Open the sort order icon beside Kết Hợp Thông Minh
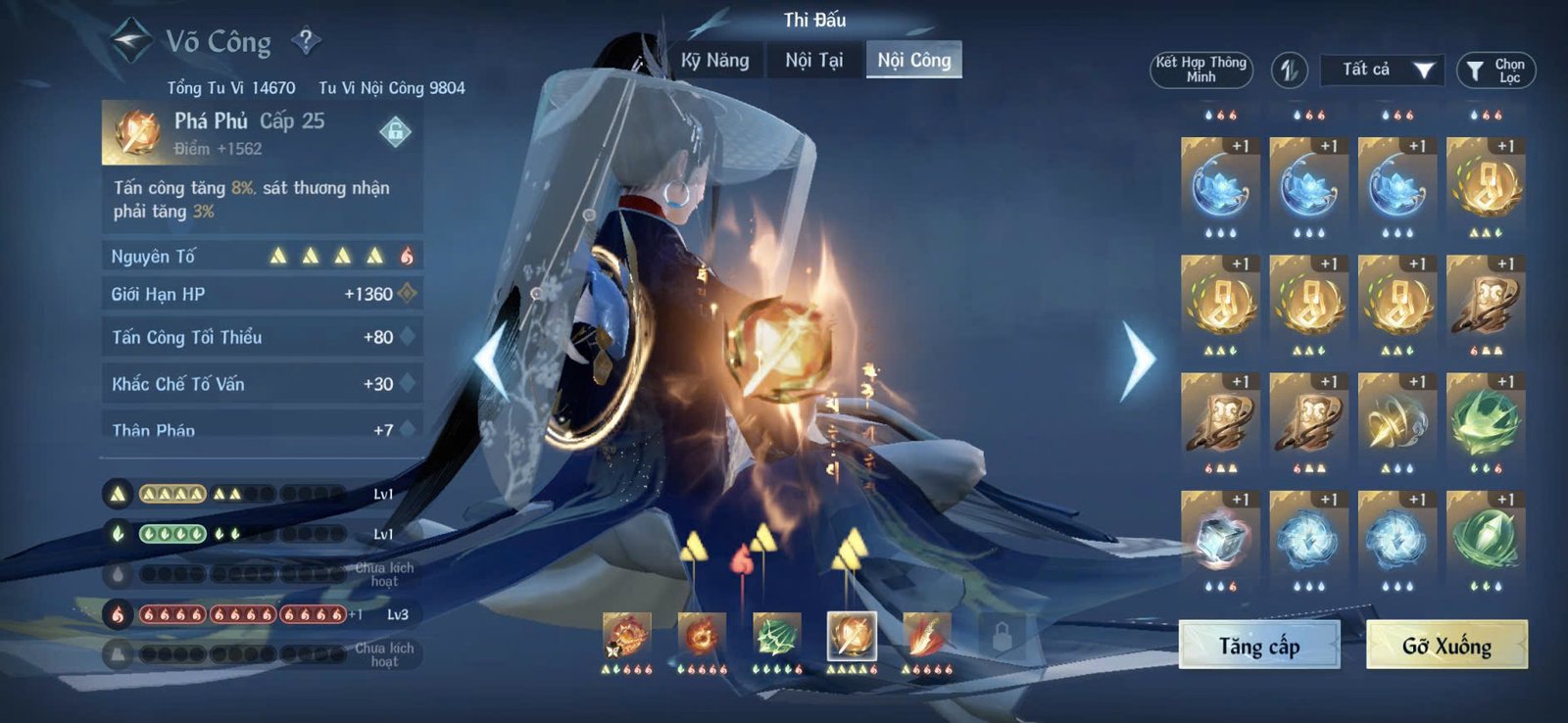This screenshot has width=1568, height=723. [x=1288, y=69]
